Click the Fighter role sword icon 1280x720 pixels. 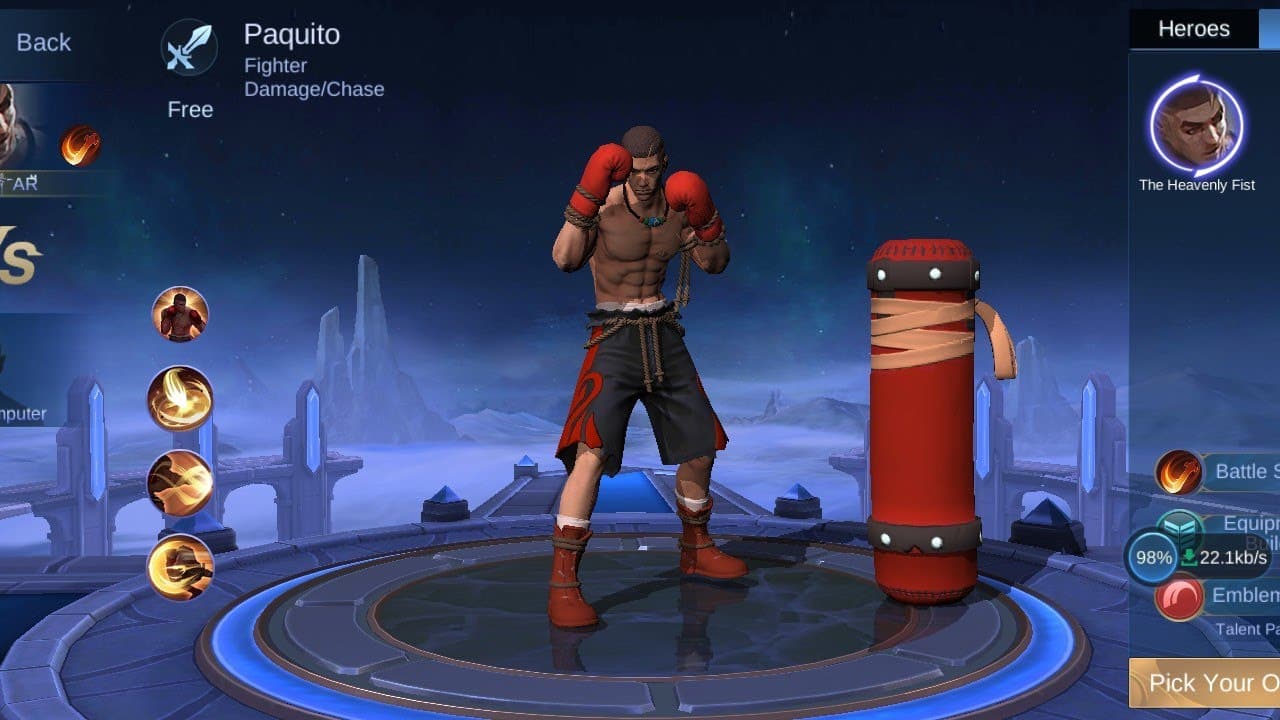click(189, 44)
